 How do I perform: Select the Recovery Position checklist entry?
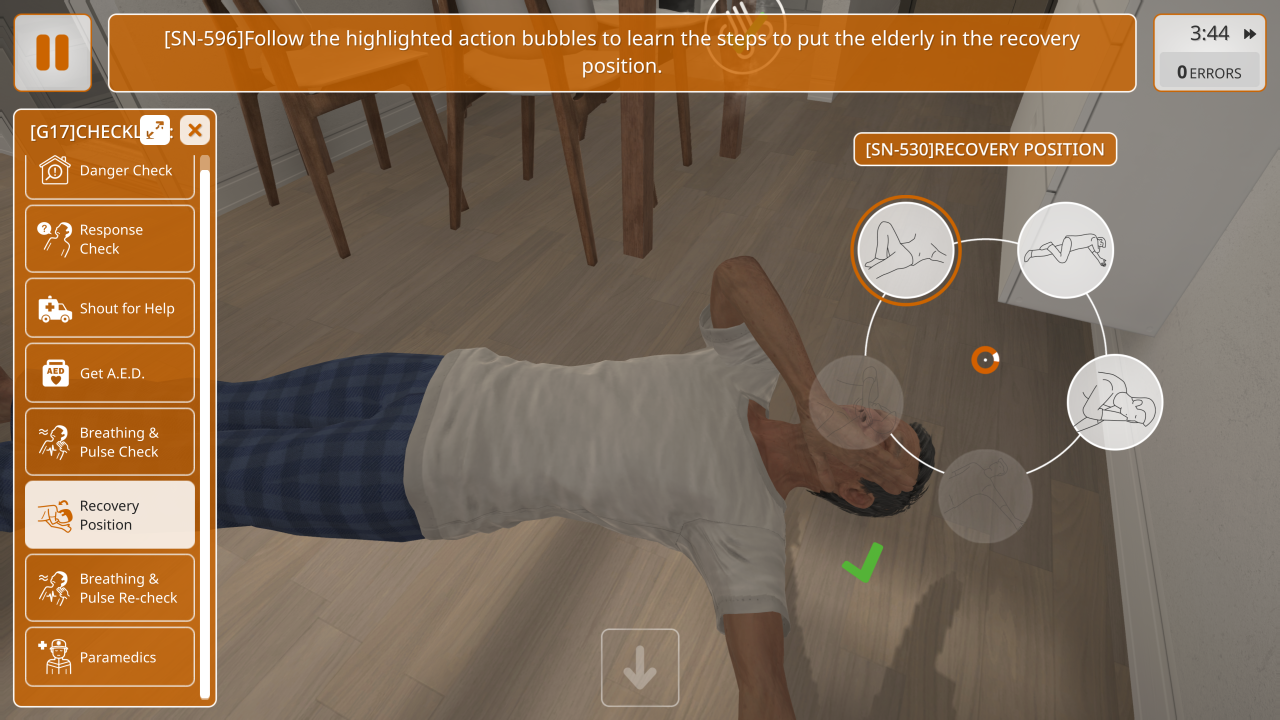(110, 515)
